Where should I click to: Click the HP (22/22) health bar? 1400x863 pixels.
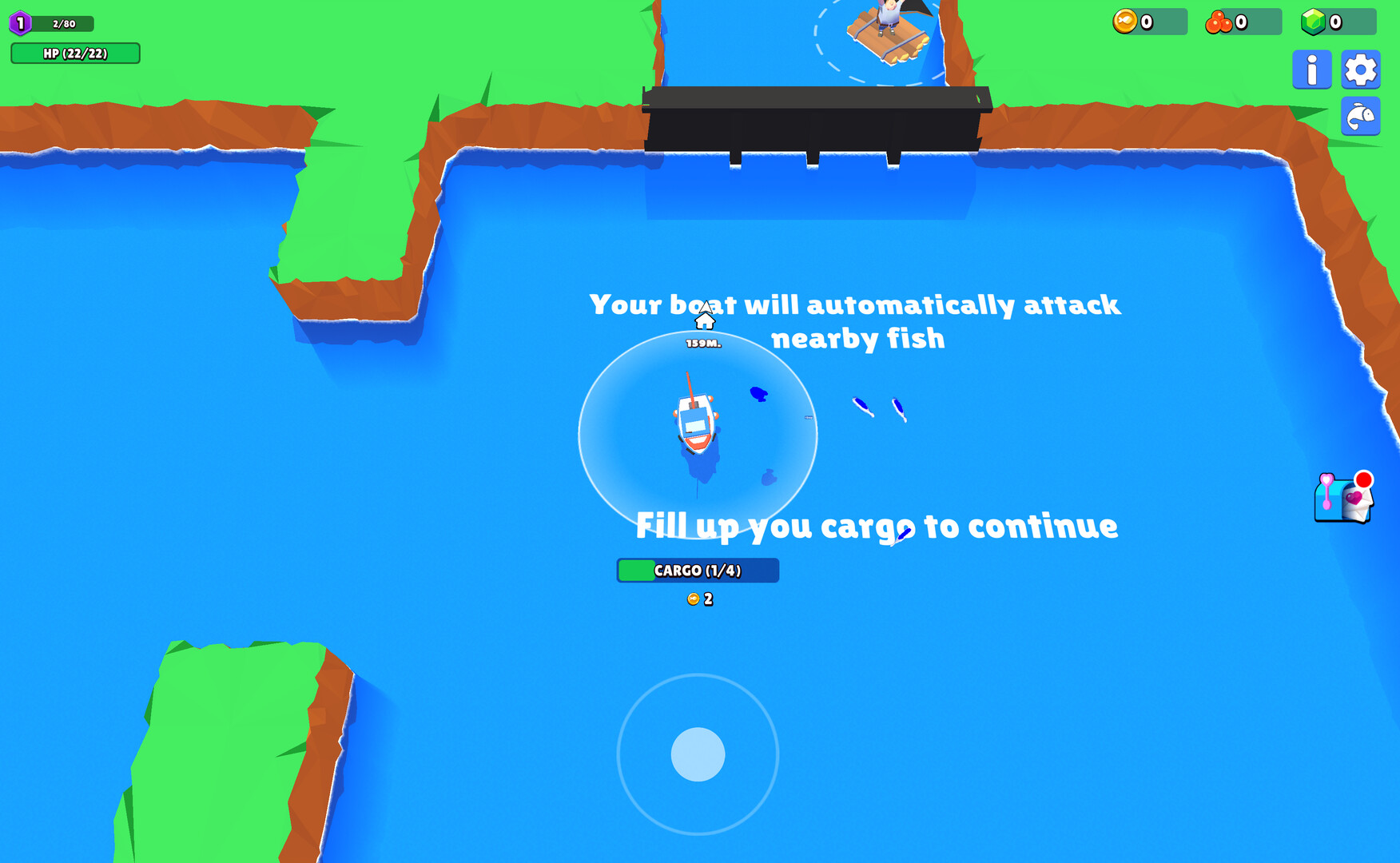coord(75,54)
